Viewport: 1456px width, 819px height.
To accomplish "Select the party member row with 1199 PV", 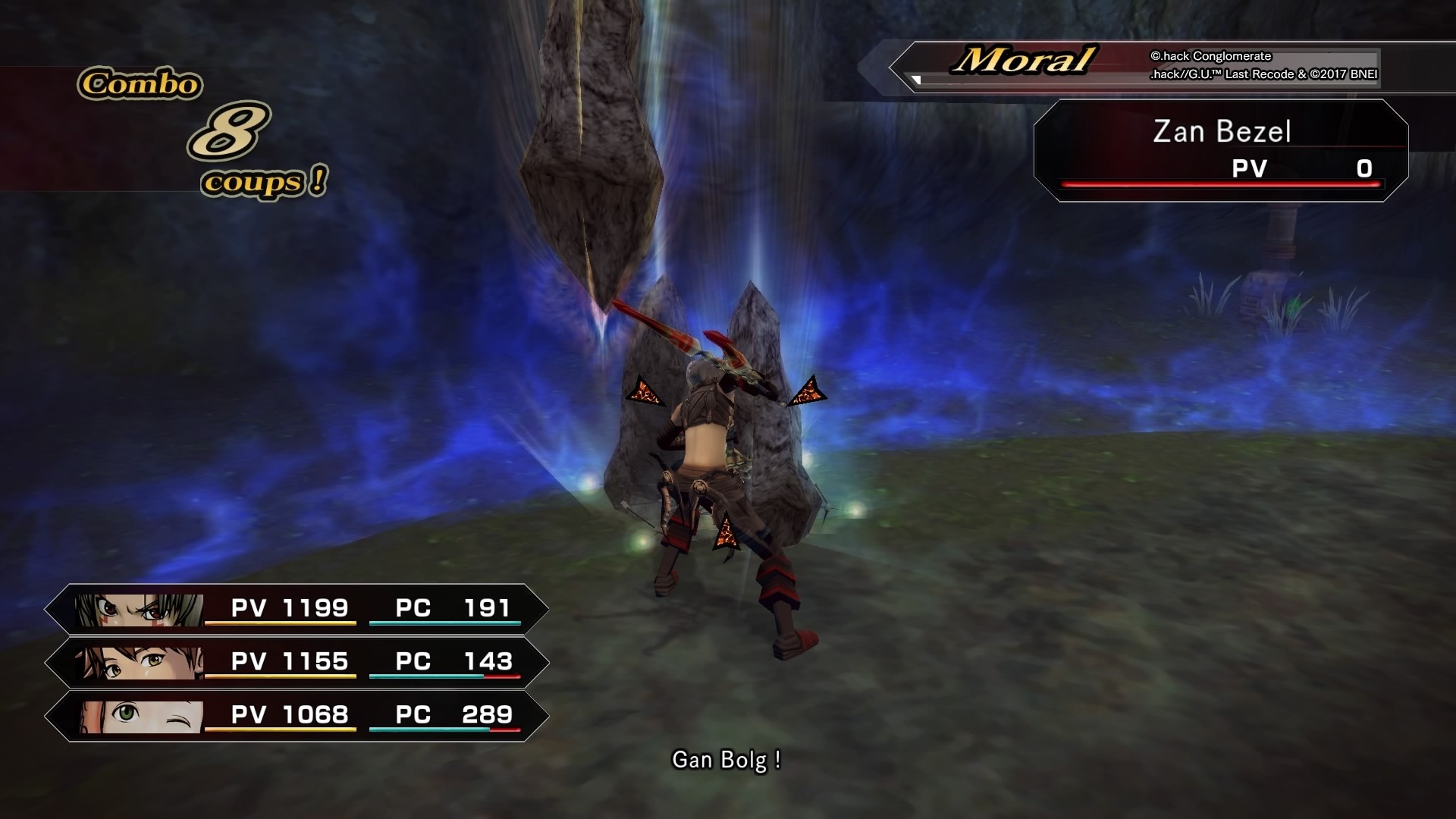I will coord(297,609).
